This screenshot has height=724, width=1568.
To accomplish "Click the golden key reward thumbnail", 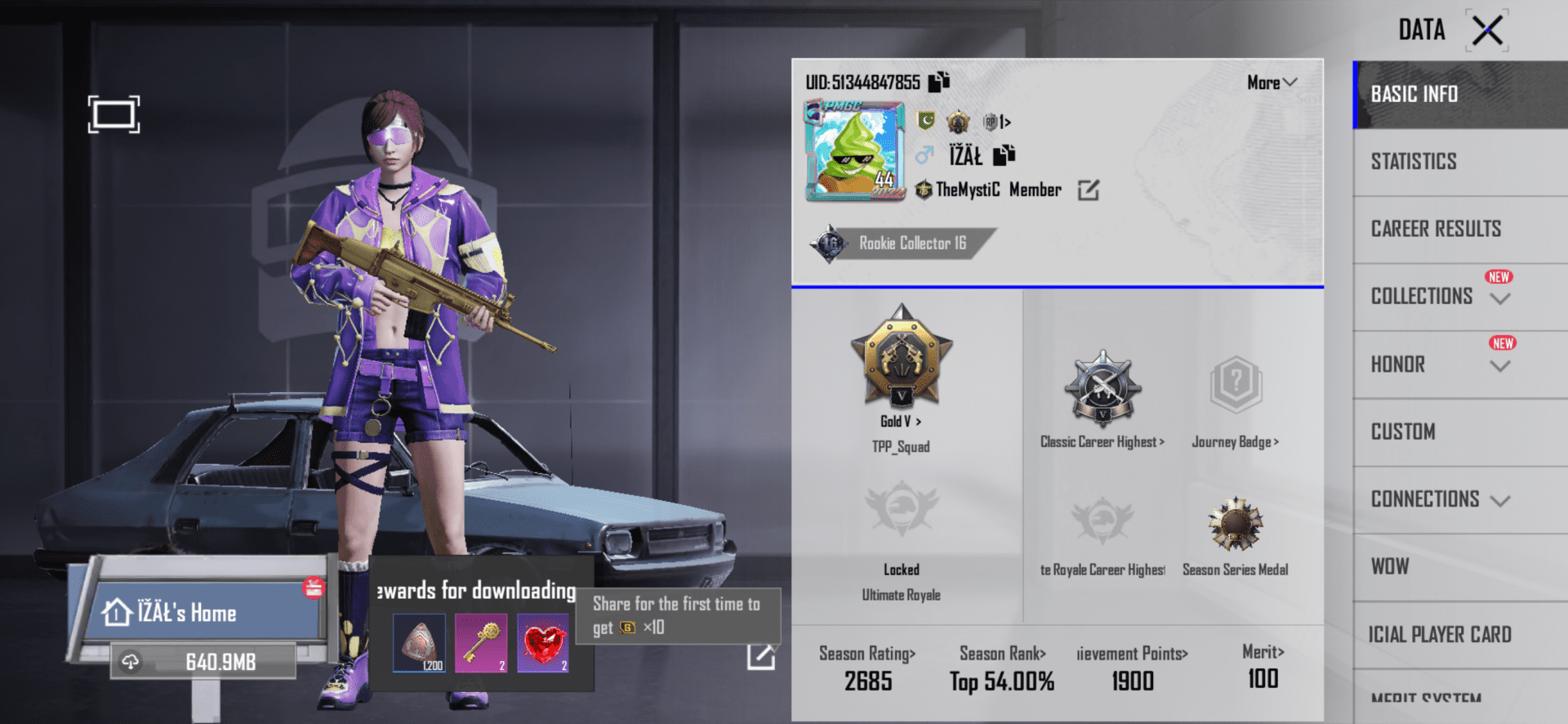I will (x=481, y=643).
